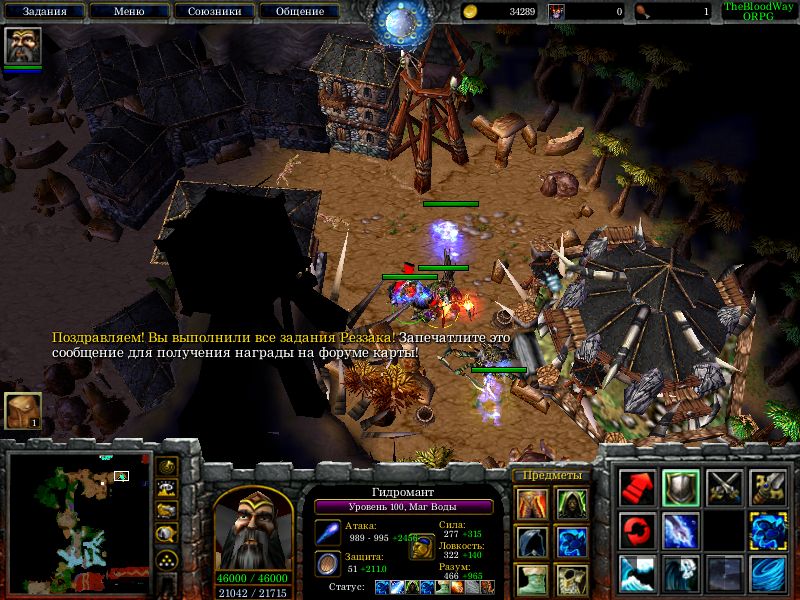Activate the minimap signal ping button

167,467
